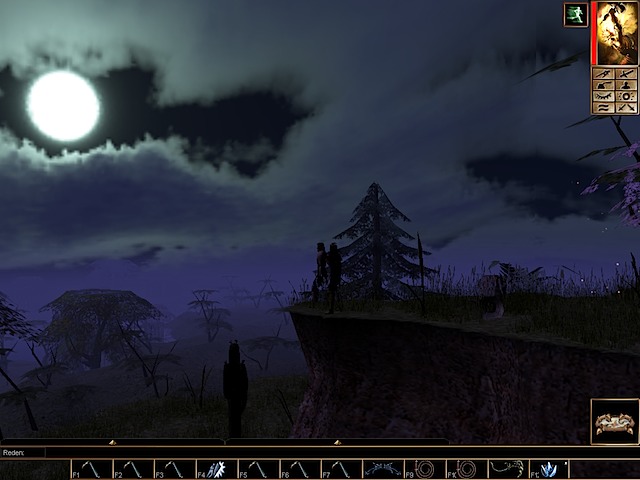640x480 pixels.
Task: Open the sun-circle spell button
Action: point(627,95)
